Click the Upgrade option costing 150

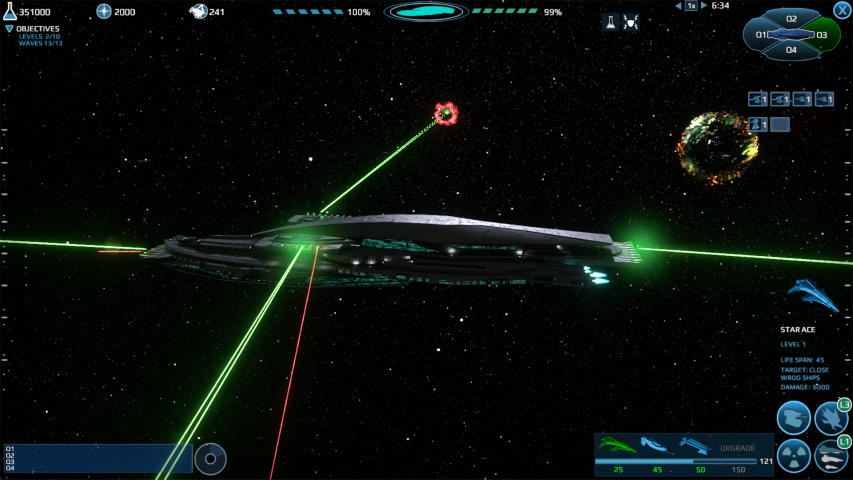(738, 448)
